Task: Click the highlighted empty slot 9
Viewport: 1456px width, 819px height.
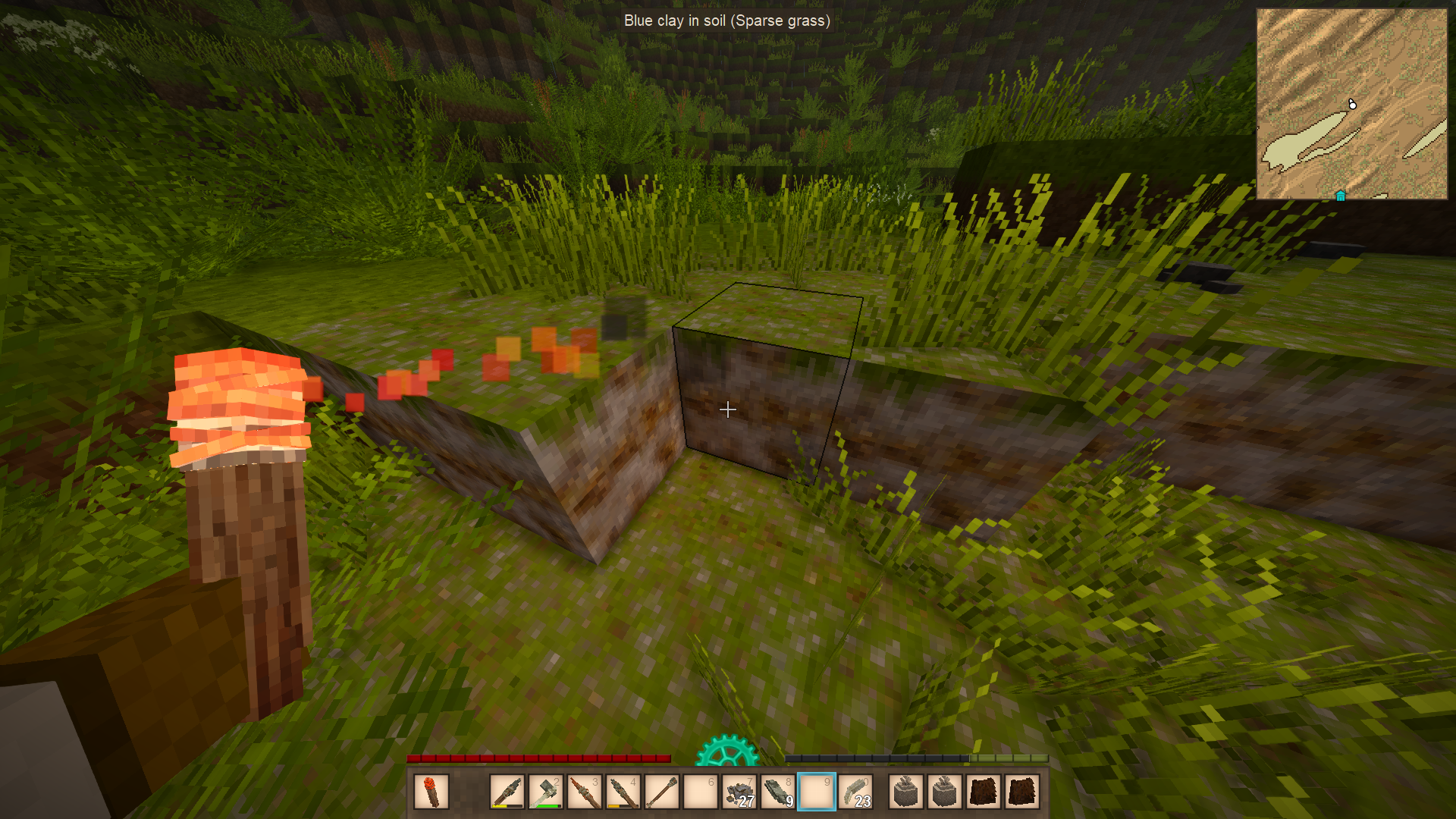Action: click(x=817, y=792)
